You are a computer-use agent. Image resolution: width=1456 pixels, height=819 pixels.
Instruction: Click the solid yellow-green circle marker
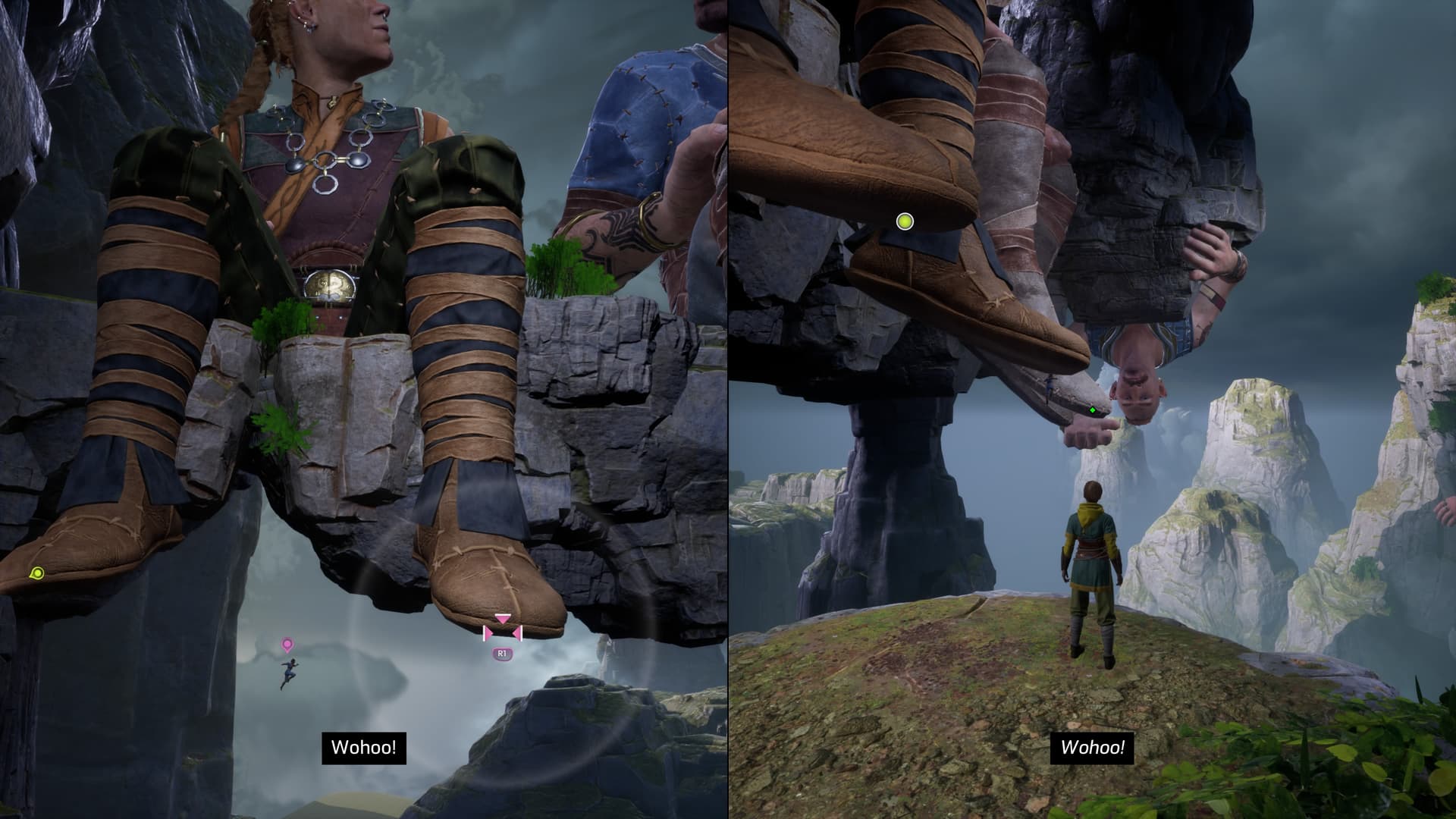pos(904,221)
